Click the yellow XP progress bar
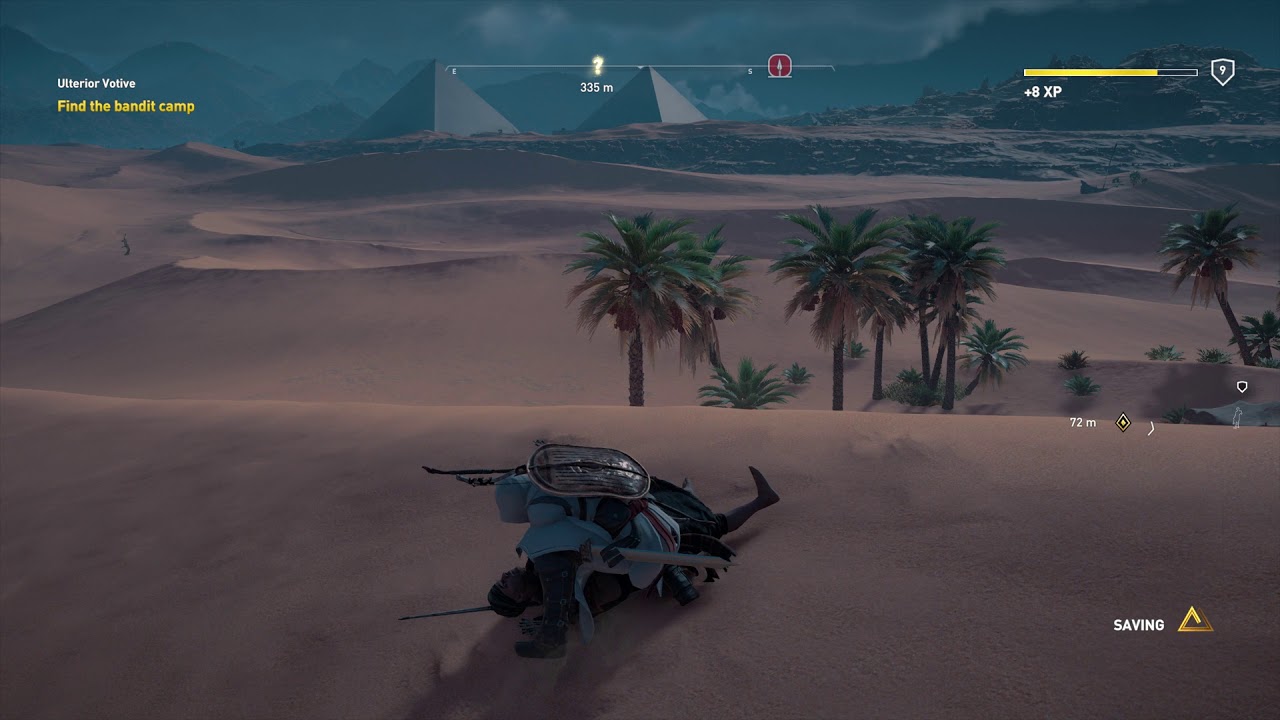The image size is (1280, 720). pos(1090,71)
